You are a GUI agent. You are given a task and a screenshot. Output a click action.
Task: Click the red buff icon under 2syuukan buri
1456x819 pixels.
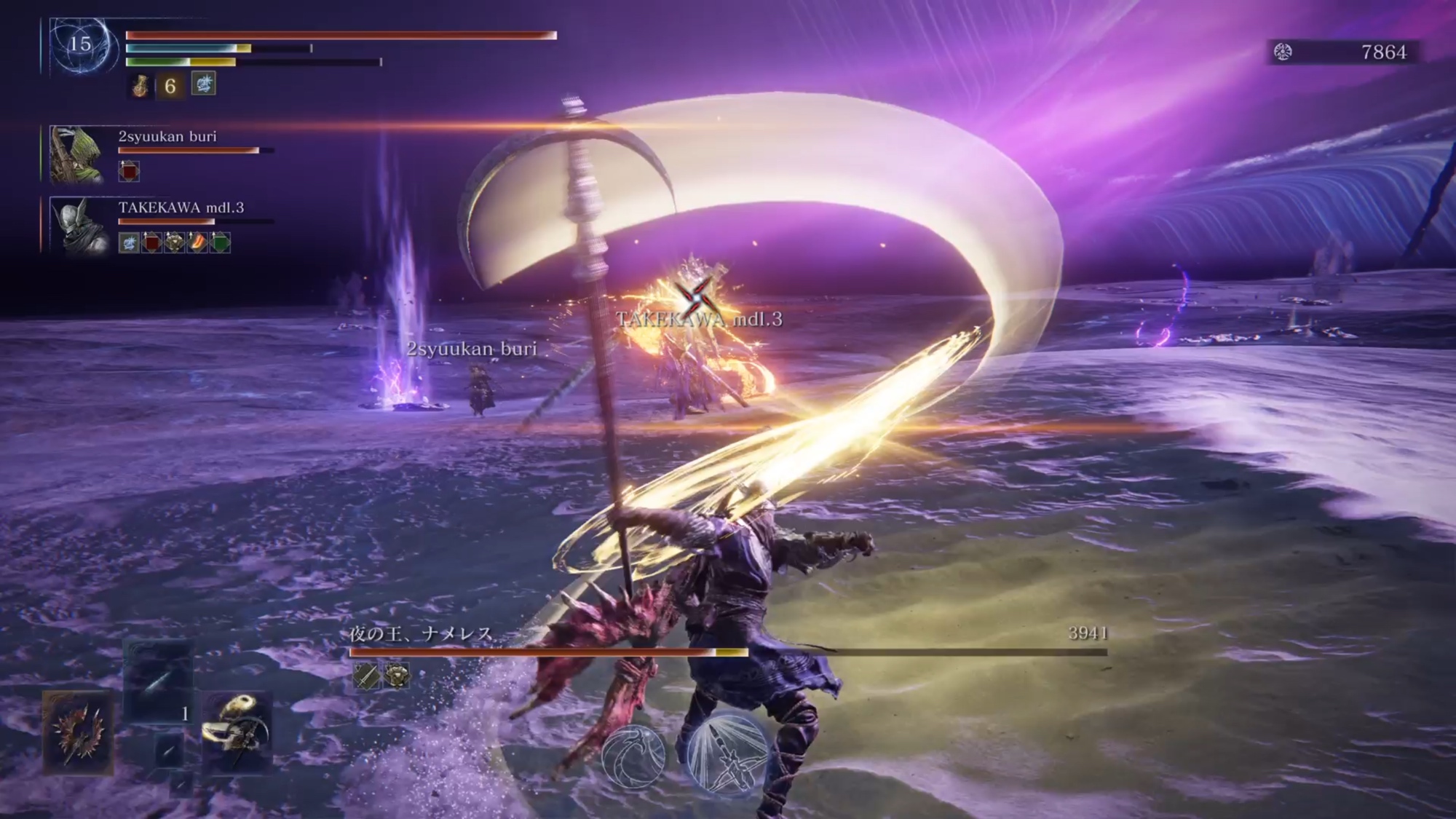129,172
